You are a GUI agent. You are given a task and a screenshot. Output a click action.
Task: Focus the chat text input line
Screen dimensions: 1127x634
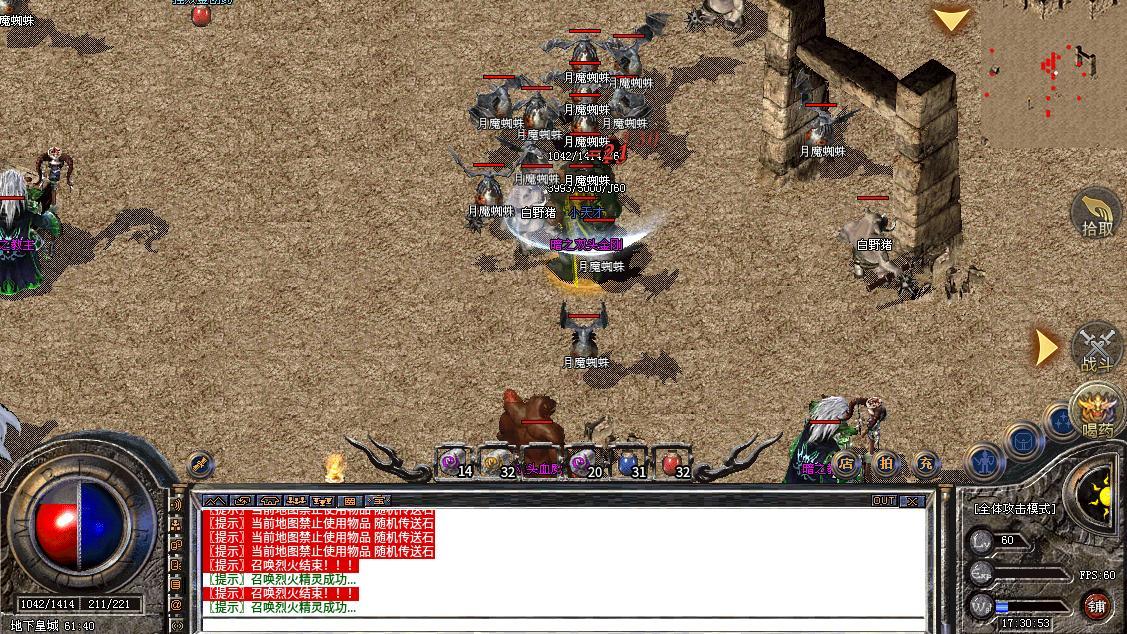(x=560, y=626)
